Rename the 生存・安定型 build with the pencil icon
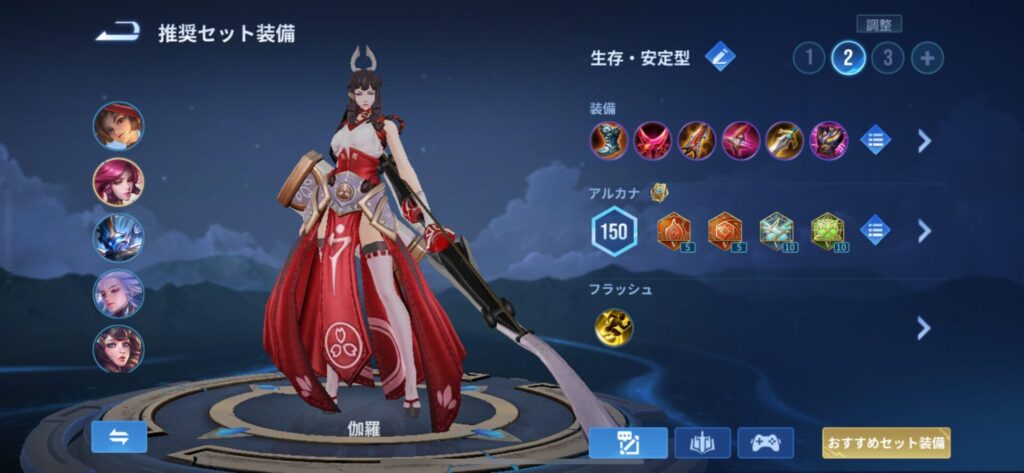Image resolution: width=1024 pixels, height=473 pixels. (720, 57)
